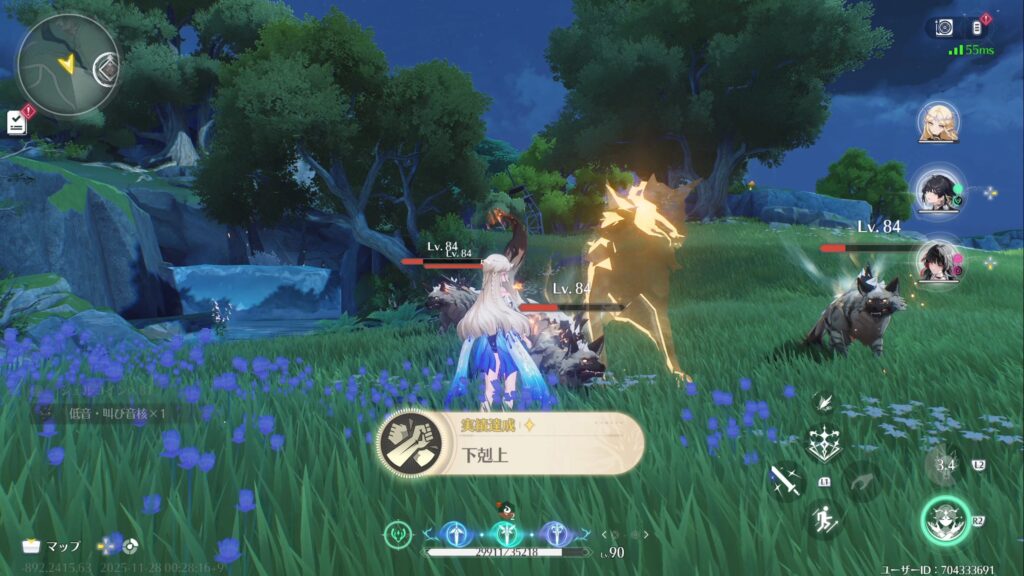Switch to the black-and-red-haired character portrait

(x=938, y=261)
